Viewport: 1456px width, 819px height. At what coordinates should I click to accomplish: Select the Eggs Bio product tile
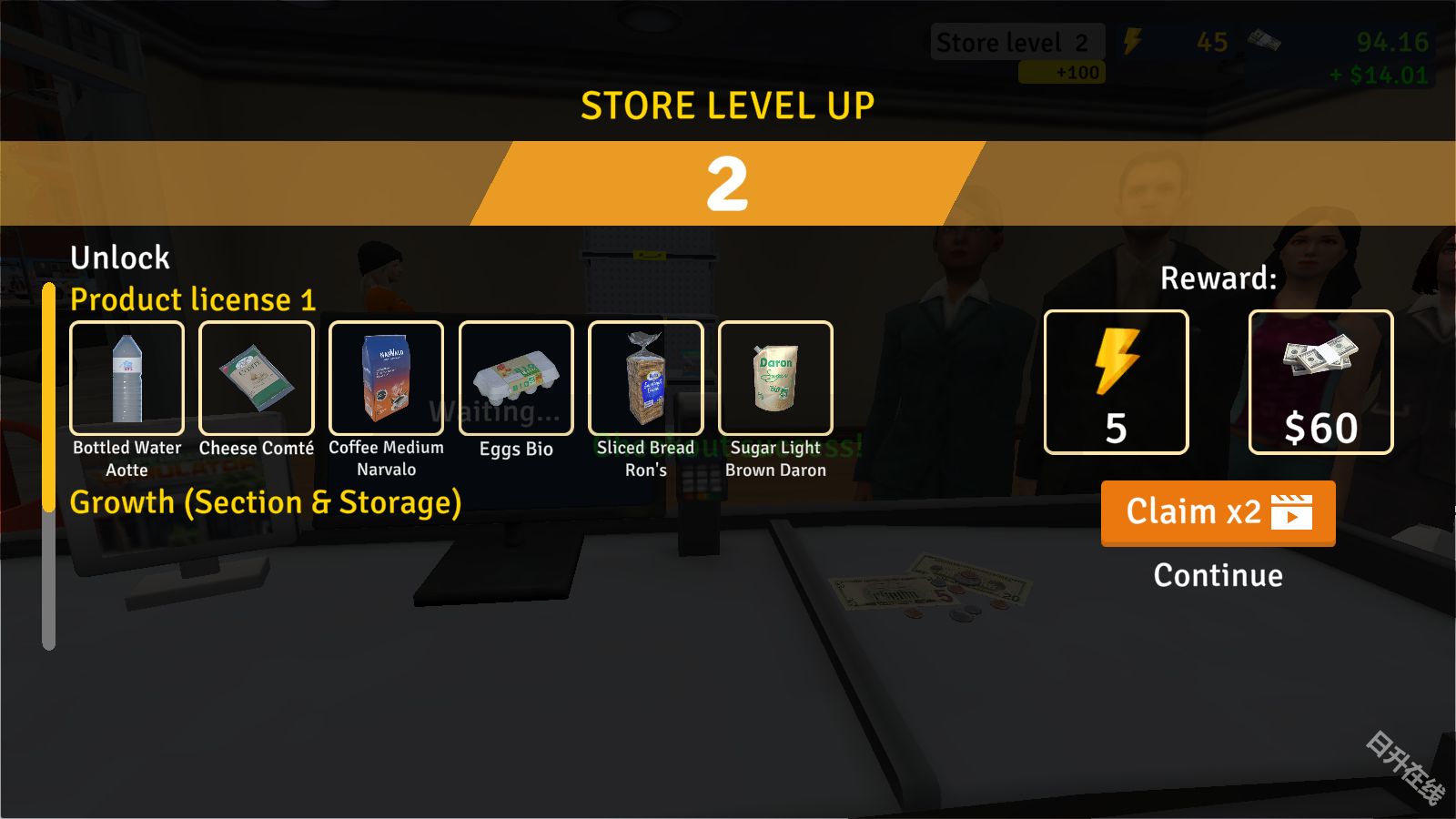(516, 379)
